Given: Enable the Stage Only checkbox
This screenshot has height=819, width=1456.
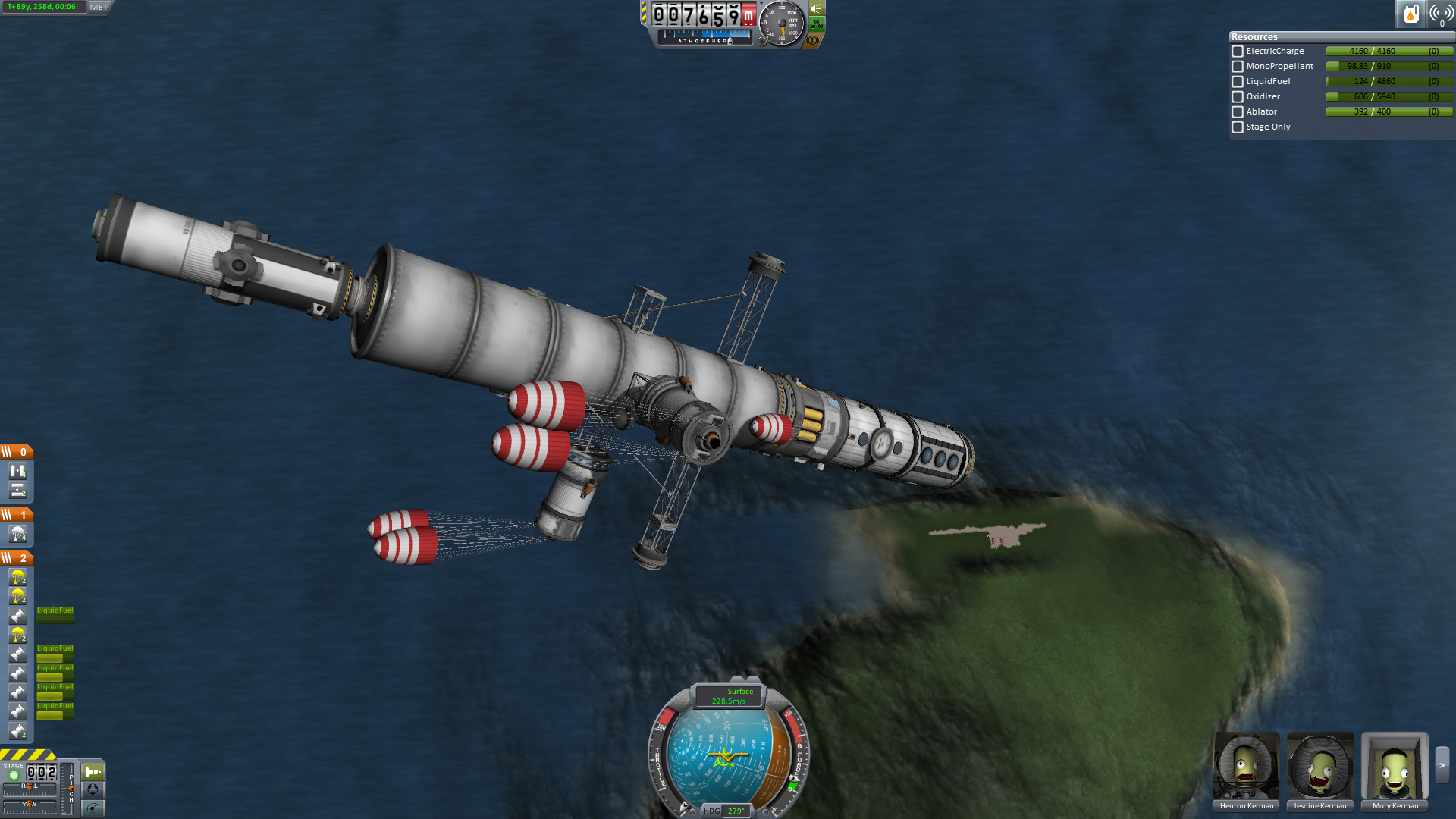Looking at the screenshot, I should pyautogui.click(x=1238, y=127).
